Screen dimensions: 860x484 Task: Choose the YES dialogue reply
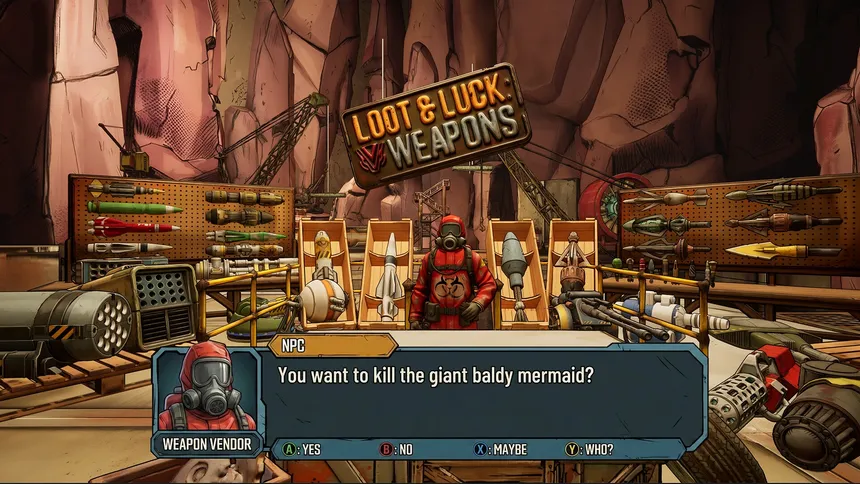(x=302, y=449)
